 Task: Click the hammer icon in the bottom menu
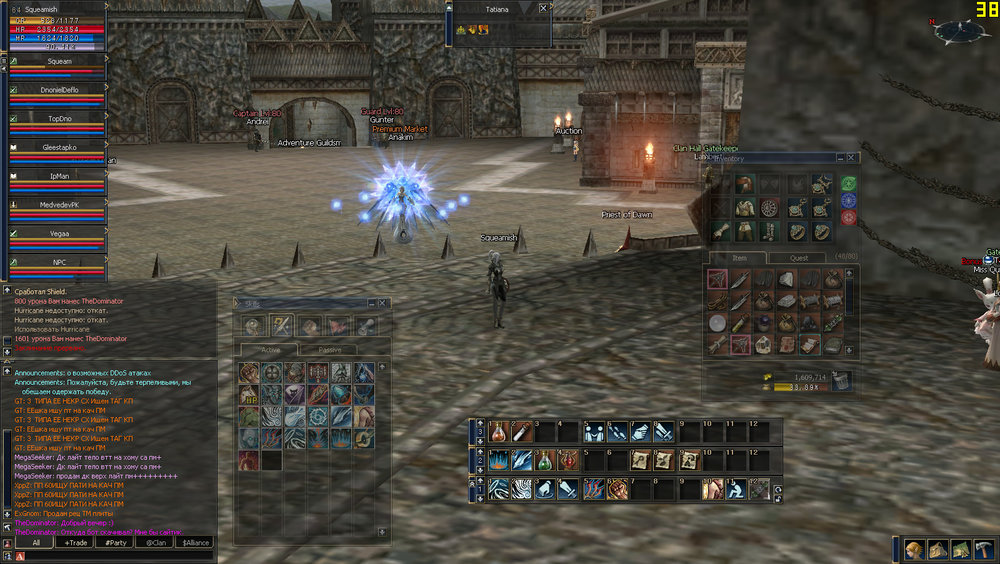[x=983, y=549]
